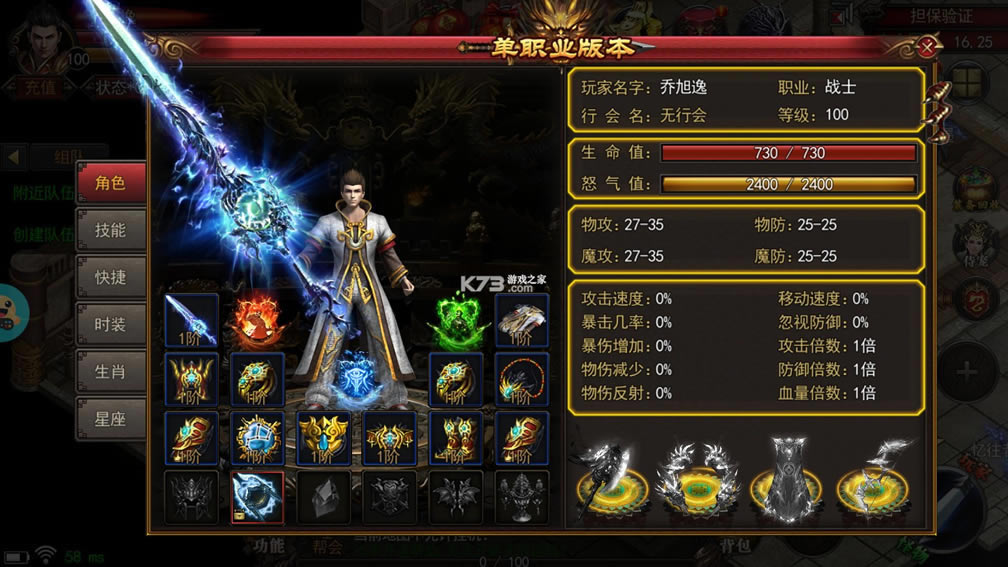
Task: Click the flaming red emblem slot
Action: pos(257,320)
